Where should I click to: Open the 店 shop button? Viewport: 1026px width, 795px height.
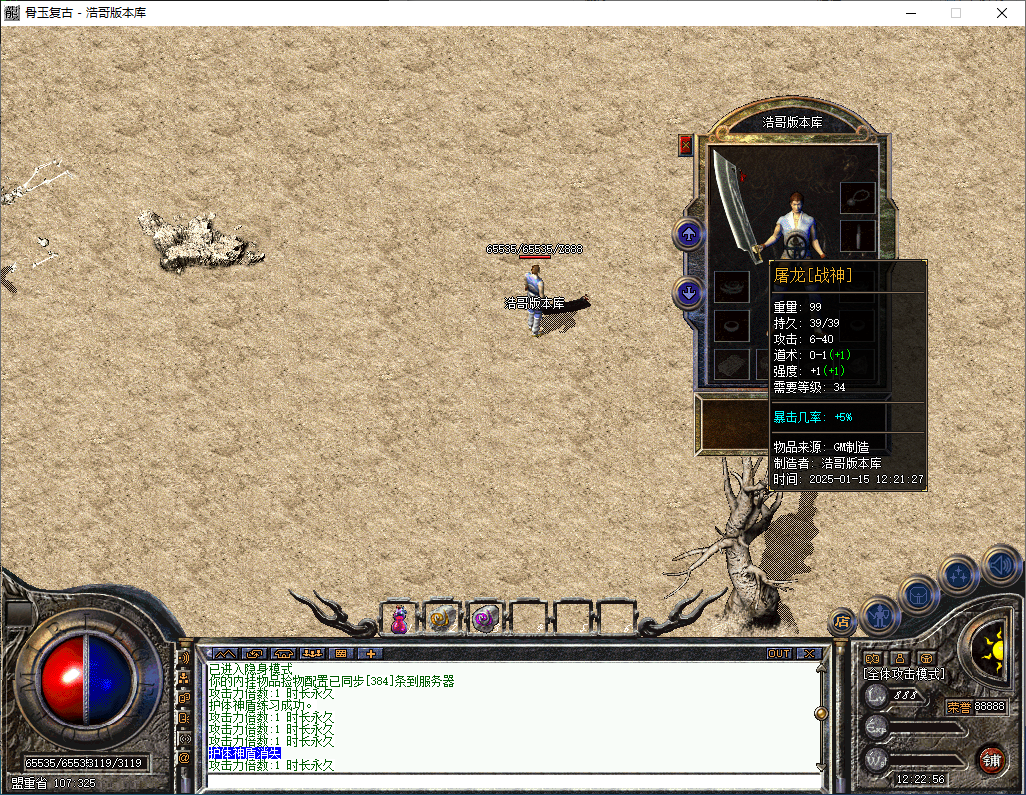click(x=842, y=622)
